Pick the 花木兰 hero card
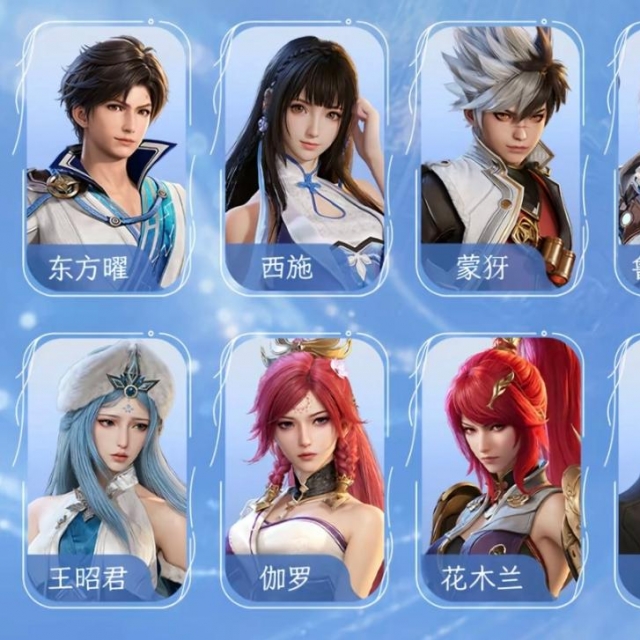This screenshot has width=640, height=640. coord(500,468)
